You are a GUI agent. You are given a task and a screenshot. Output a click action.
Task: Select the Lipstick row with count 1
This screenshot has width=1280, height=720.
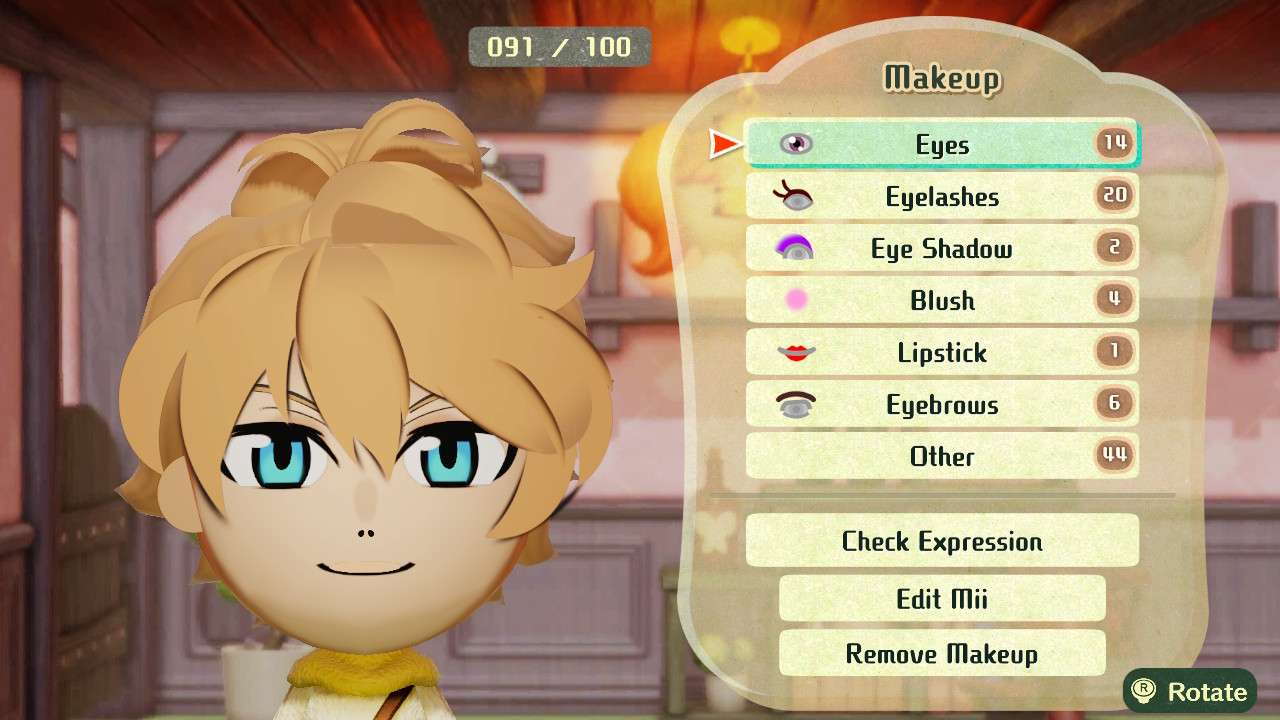click(x=940, y=352)
